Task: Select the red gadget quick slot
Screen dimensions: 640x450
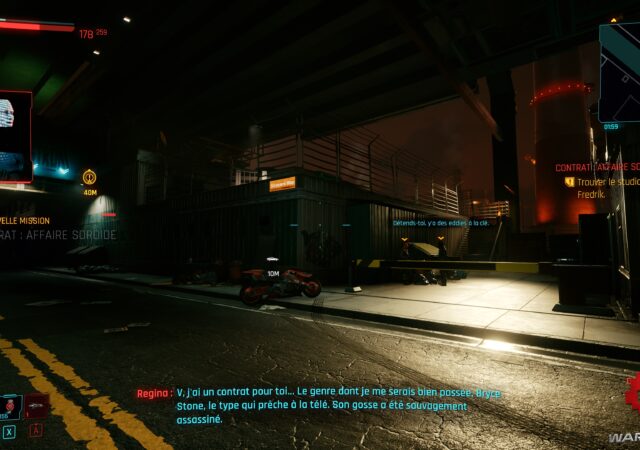Action: pos(37,406)
